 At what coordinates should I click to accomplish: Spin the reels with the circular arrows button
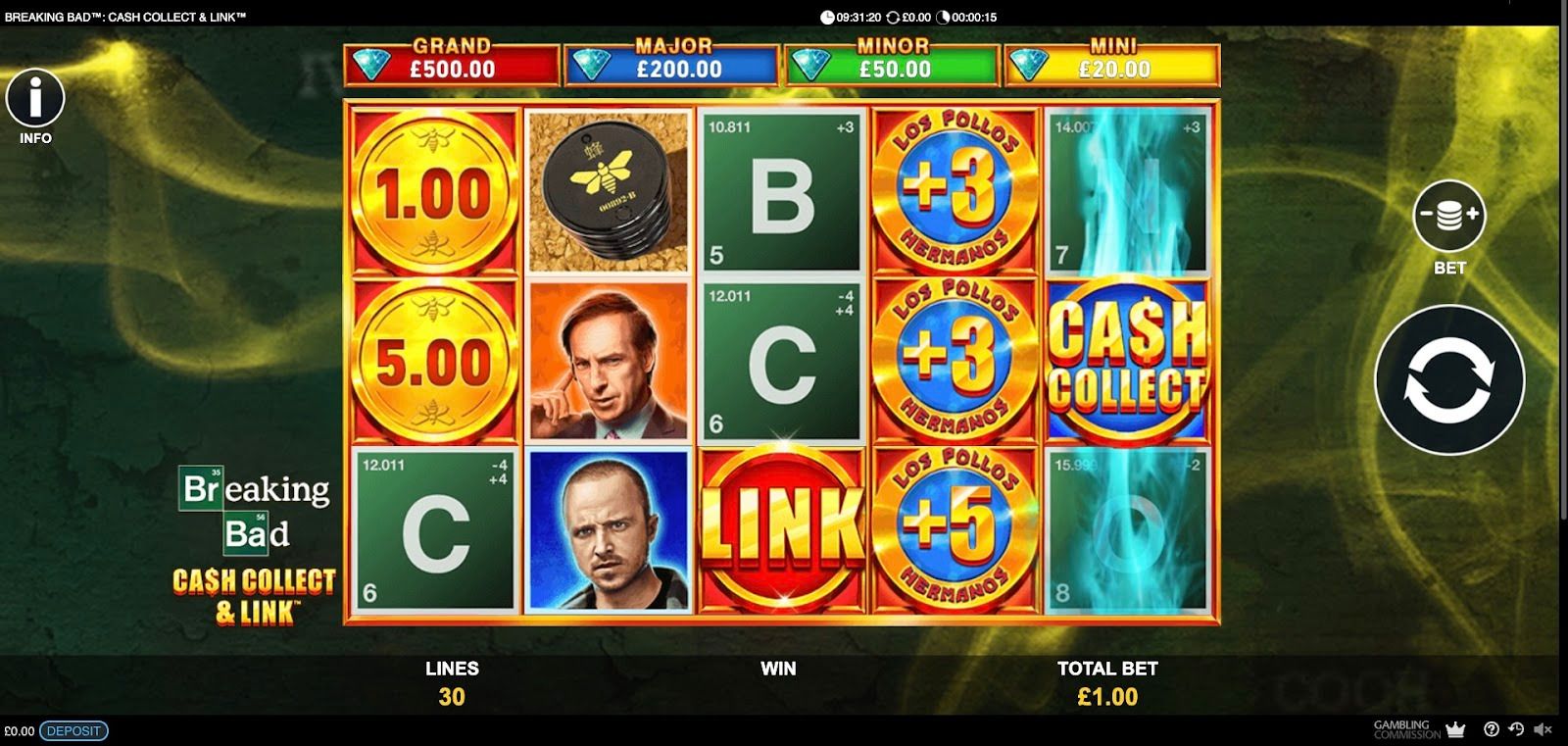[1449, 380]
